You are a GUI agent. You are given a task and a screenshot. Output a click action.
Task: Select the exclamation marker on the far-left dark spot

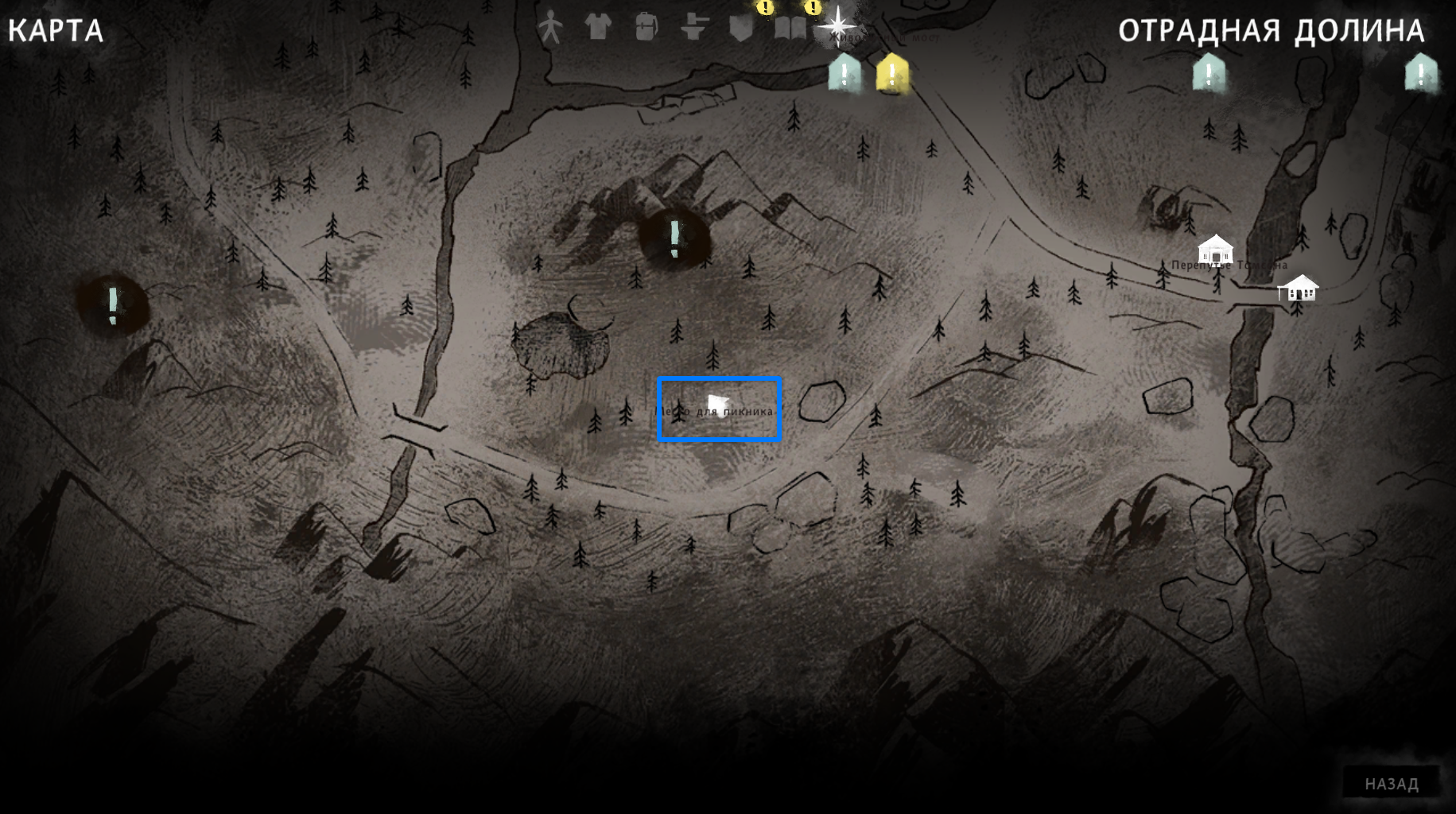tap(113, 304)
